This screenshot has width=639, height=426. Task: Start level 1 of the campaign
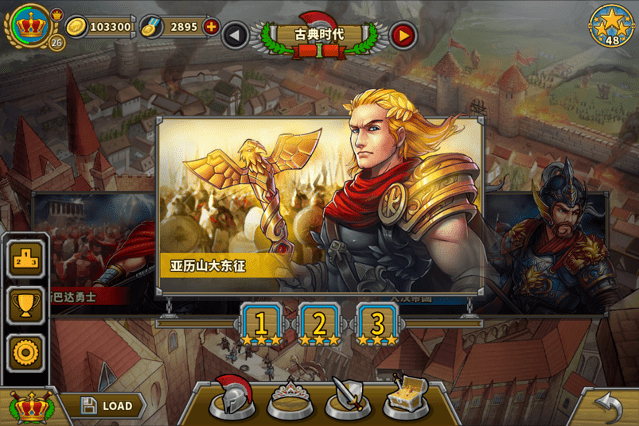tap(262, 324)
